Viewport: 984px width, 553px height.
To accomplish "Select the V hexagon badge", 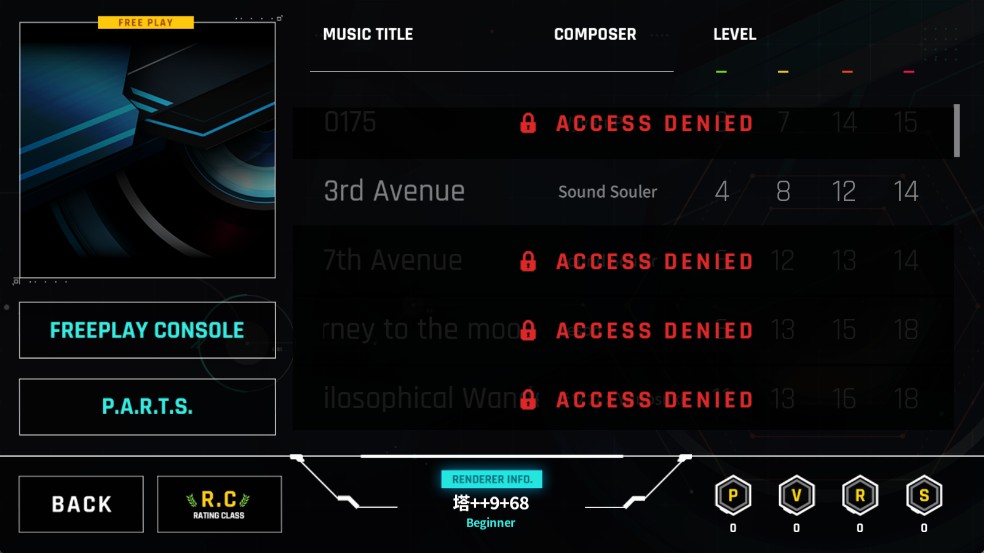I will [x=796, y=495].
